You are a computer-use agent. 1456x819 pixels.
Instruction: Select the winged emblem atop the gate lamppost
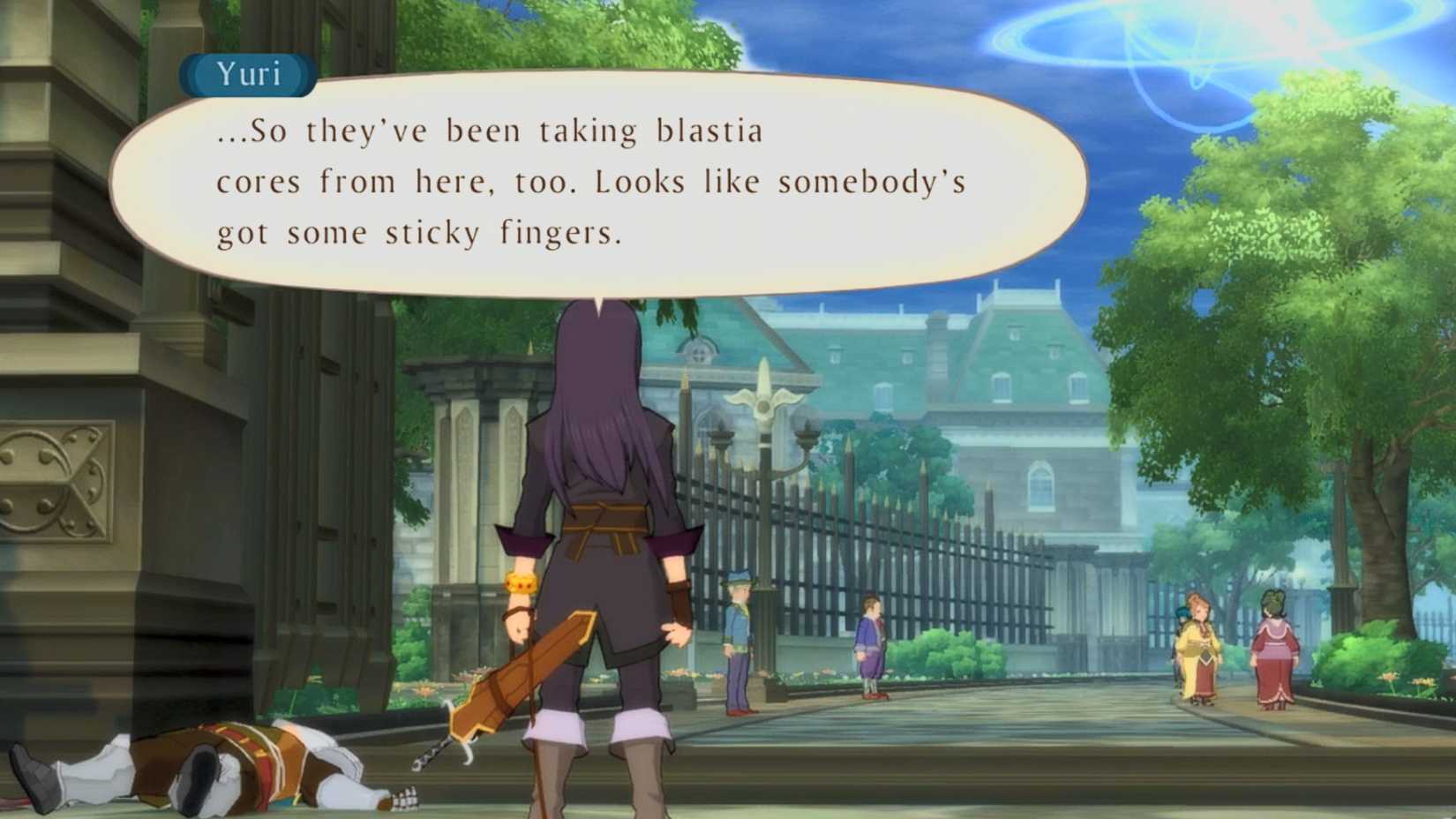[x=765, y=402]
